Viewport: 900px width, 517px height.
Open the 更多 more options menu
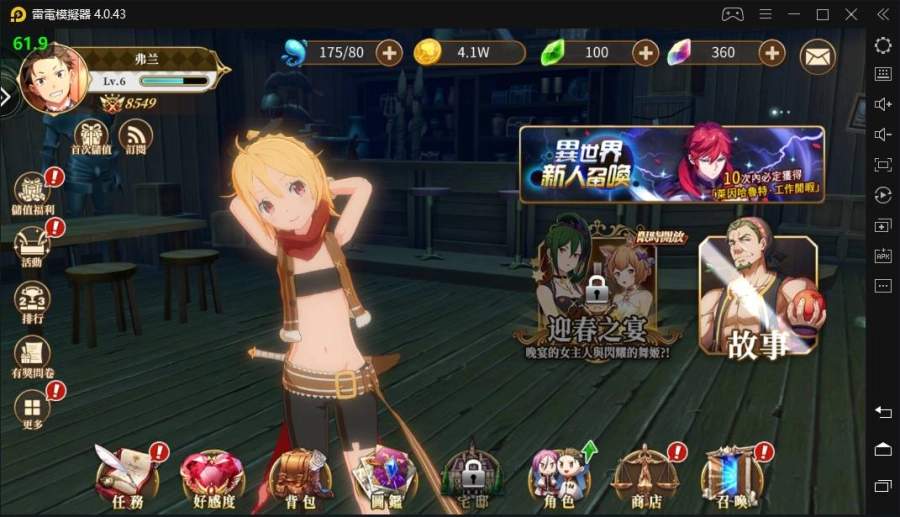click(32, 410)
